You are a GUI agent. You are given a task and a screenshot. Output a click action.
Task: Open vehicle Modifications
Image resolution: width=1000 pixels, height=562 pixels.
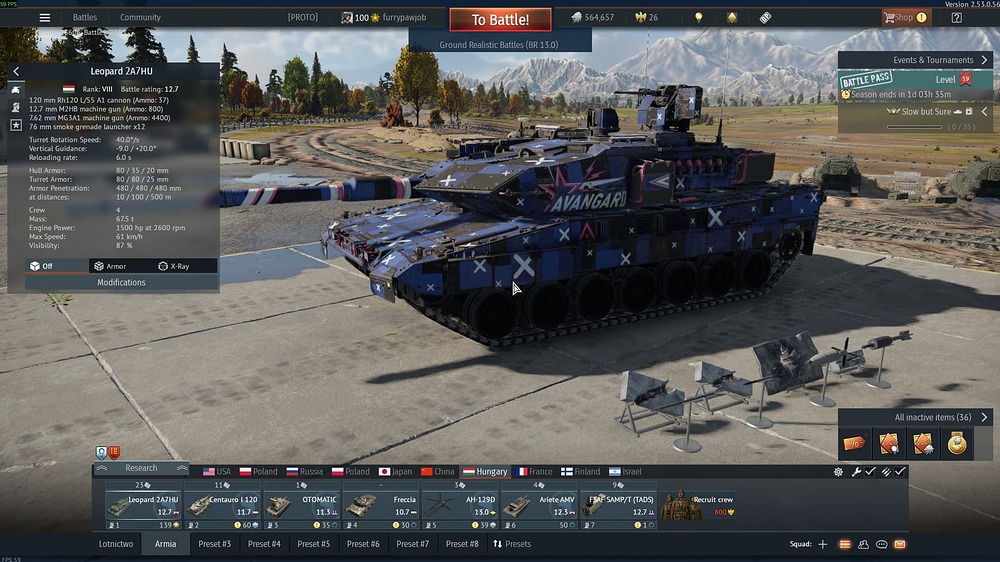tap(121, 282)
